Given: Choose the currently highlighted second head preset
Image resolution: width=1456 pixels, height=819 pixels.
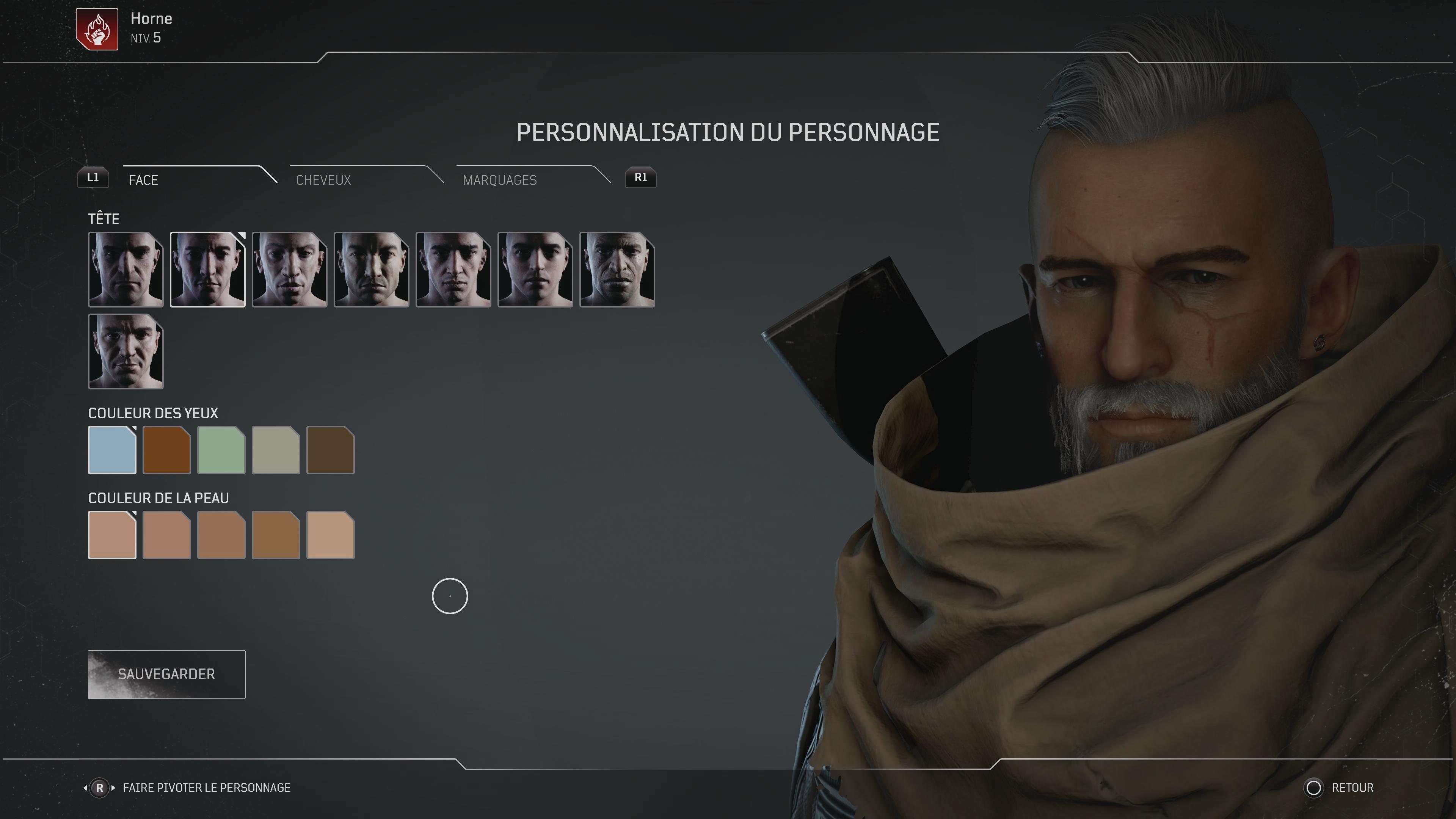Looking at the screenshot, I should coord(207,270).
